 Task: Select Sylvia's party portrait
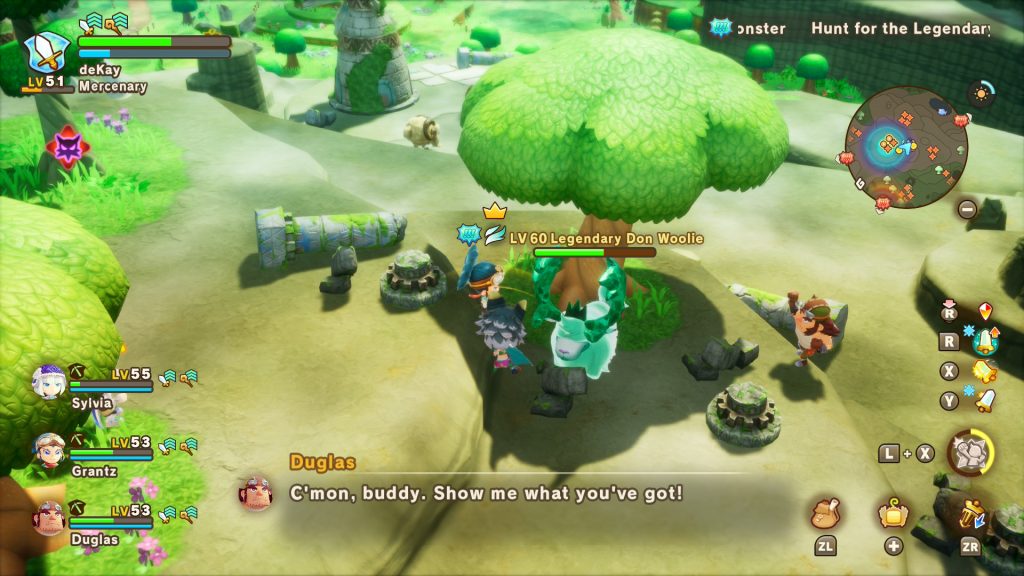[x=48, y=381]
